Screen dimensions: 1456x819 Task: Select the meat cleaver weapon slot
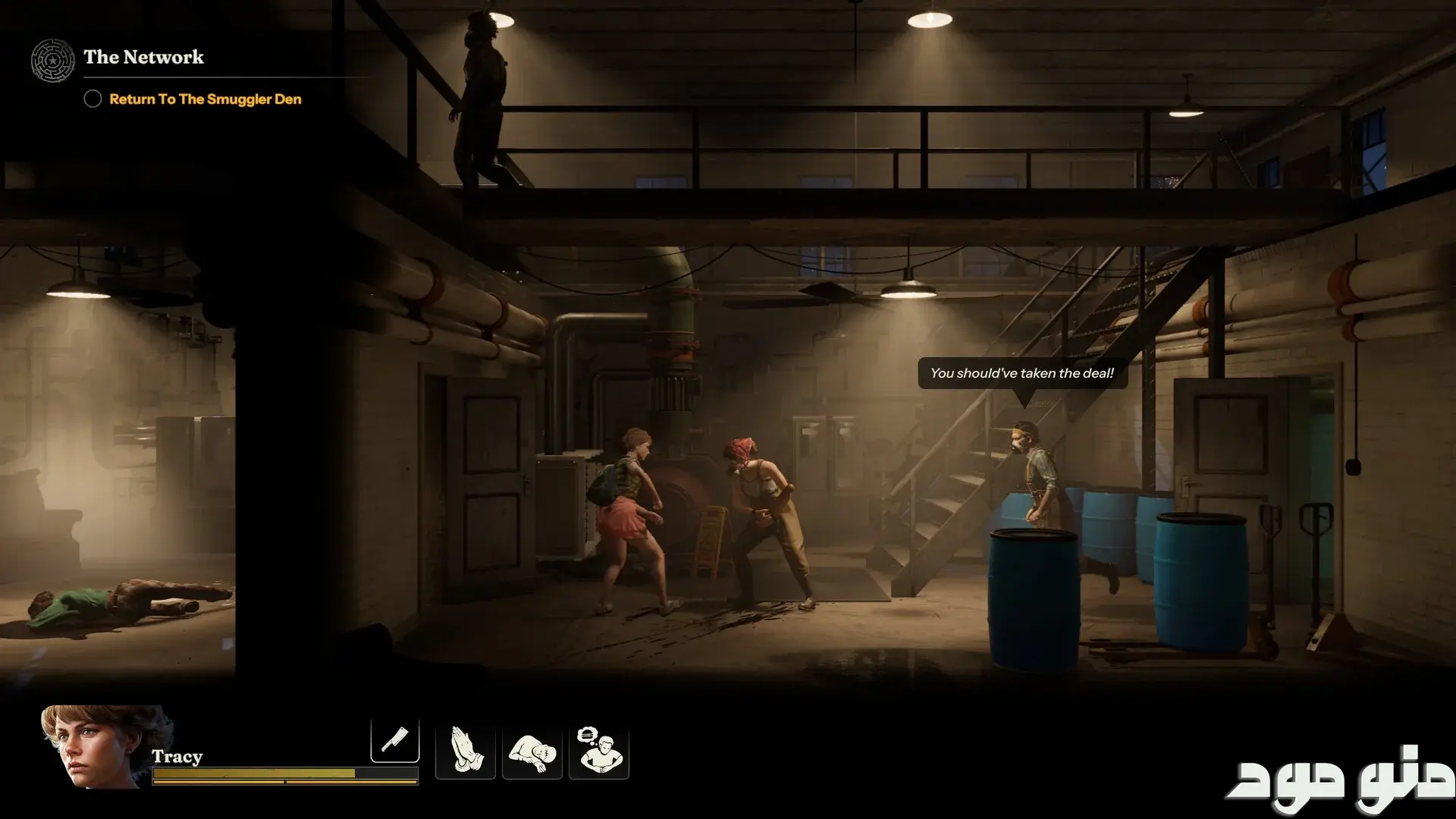(395, 739)
